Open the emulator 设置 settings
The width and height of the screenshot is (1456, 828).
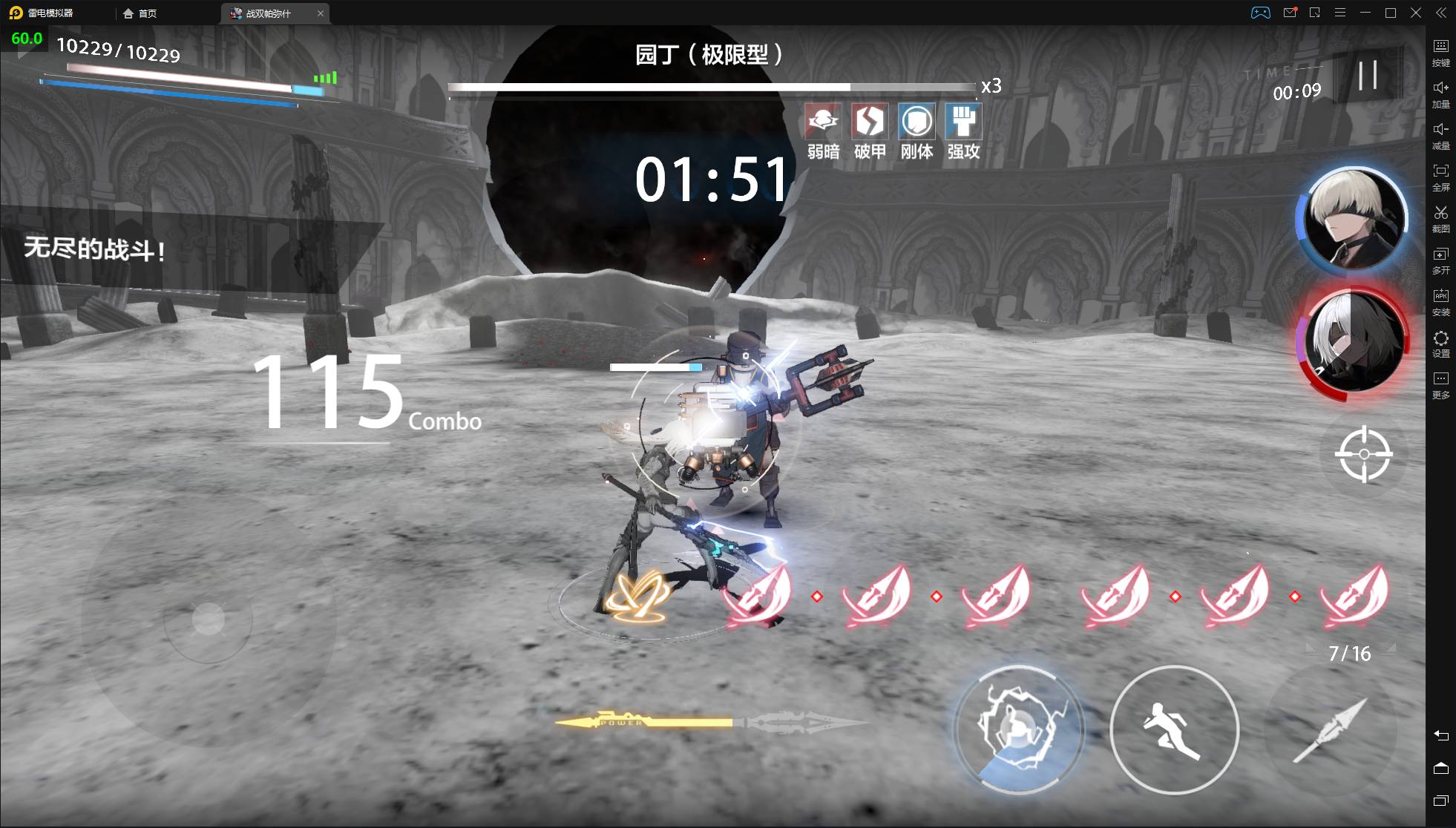coord(1440,343)
